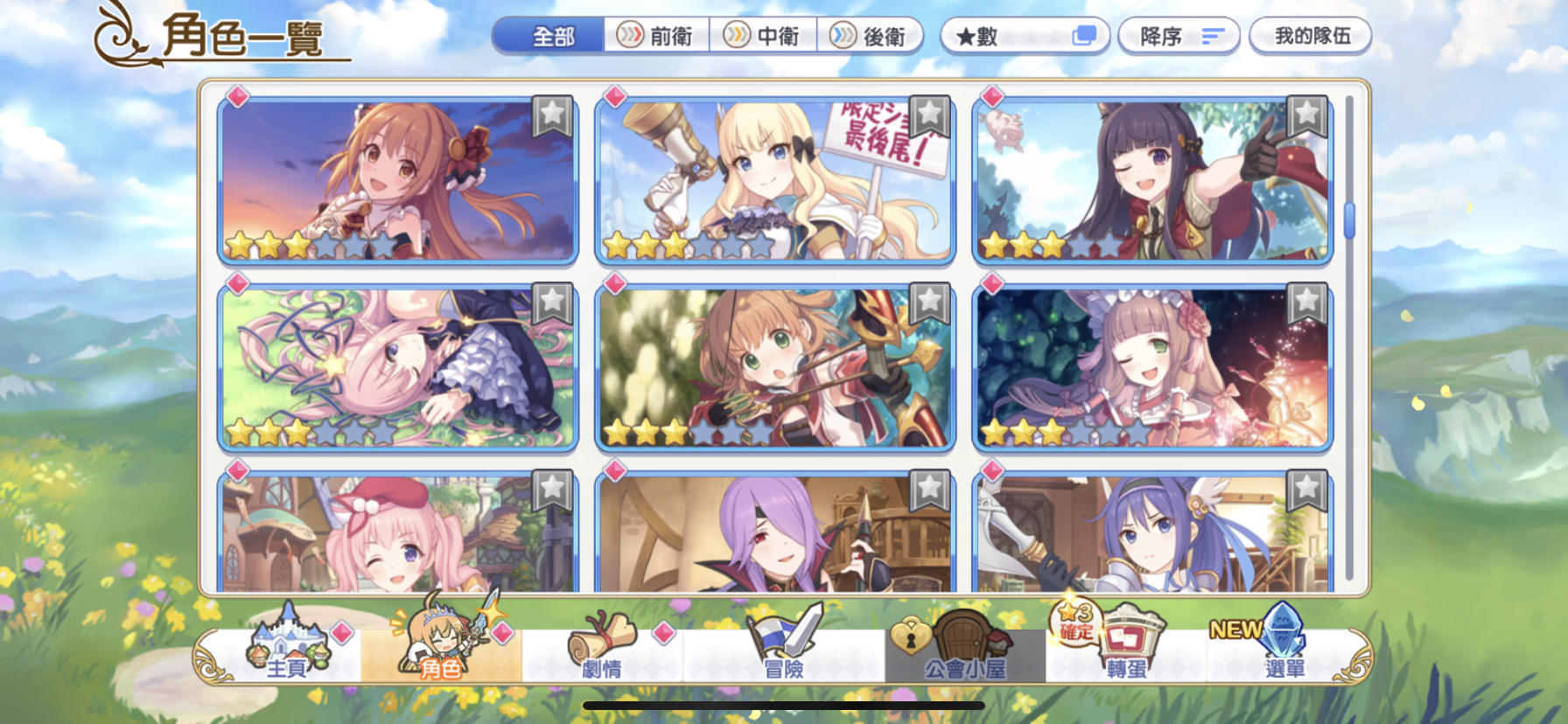Switch to the 全部 tab
Viewport: 1568px width, 724px height.
coord(554,35)
